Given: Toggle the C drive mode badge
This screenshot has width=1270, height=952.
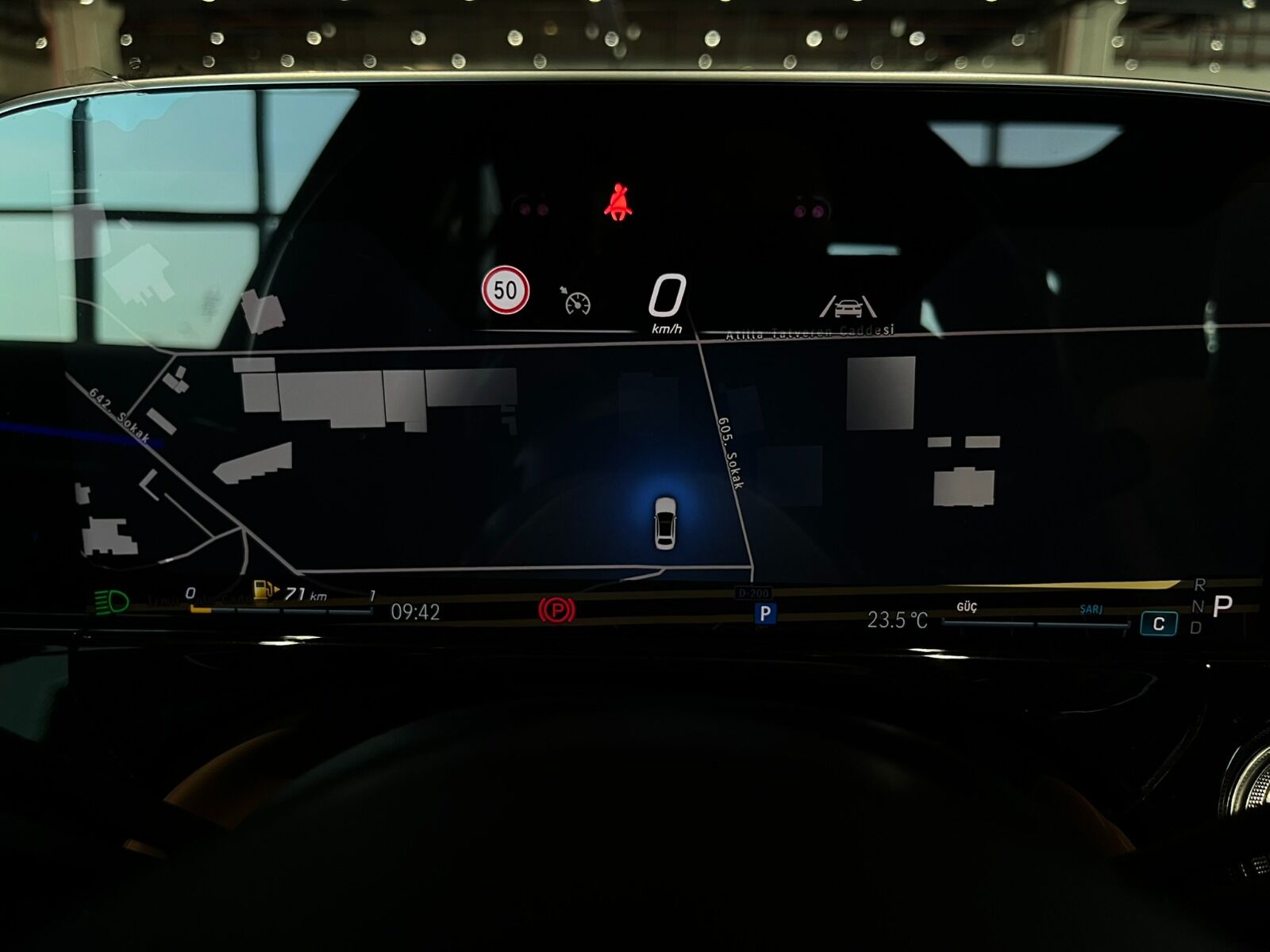Looking at the screenshot, I should coord(1158,624).
